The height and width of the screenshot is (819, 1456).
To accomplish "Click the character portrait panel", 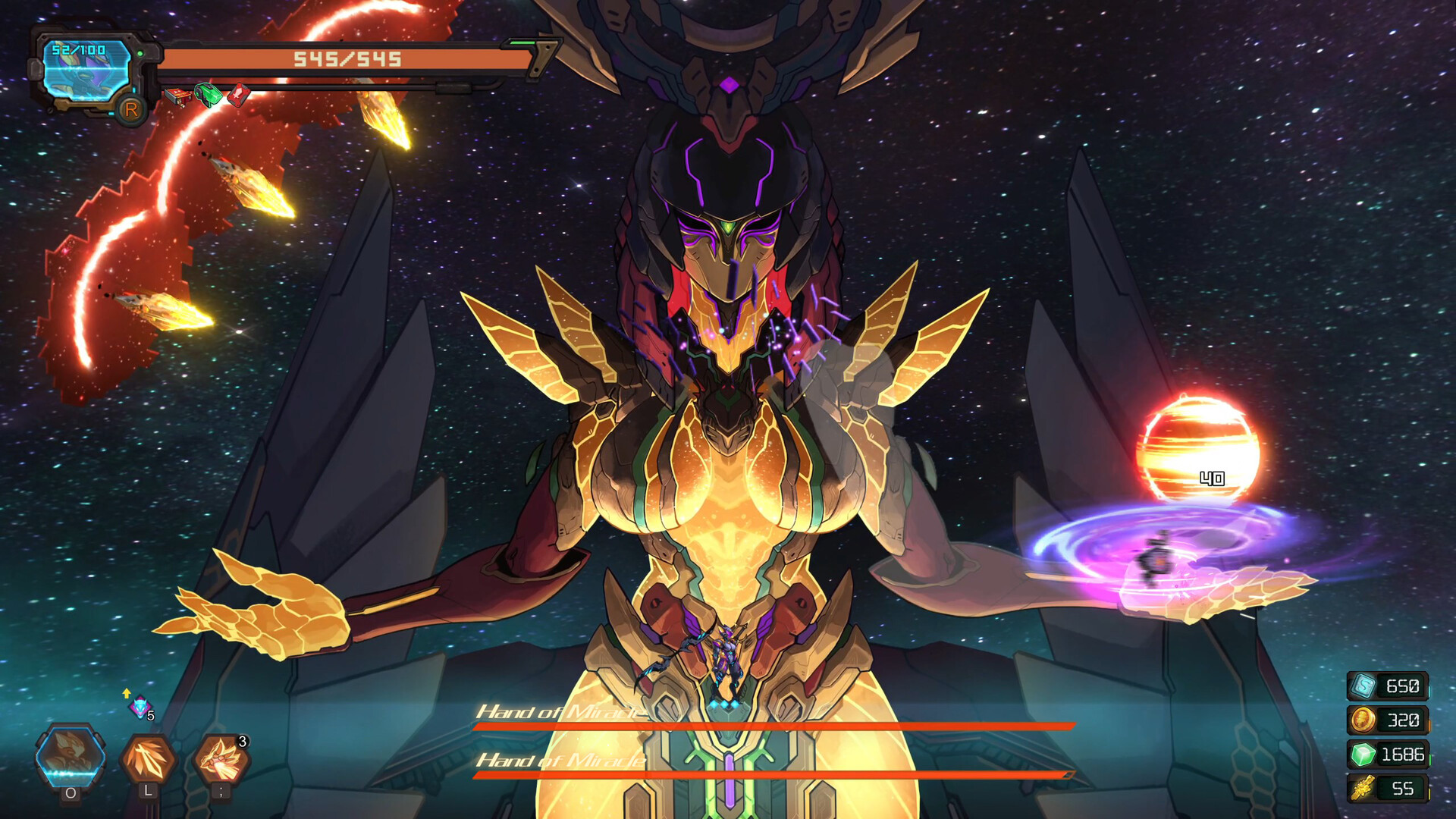I will click(x=86, y=72).
